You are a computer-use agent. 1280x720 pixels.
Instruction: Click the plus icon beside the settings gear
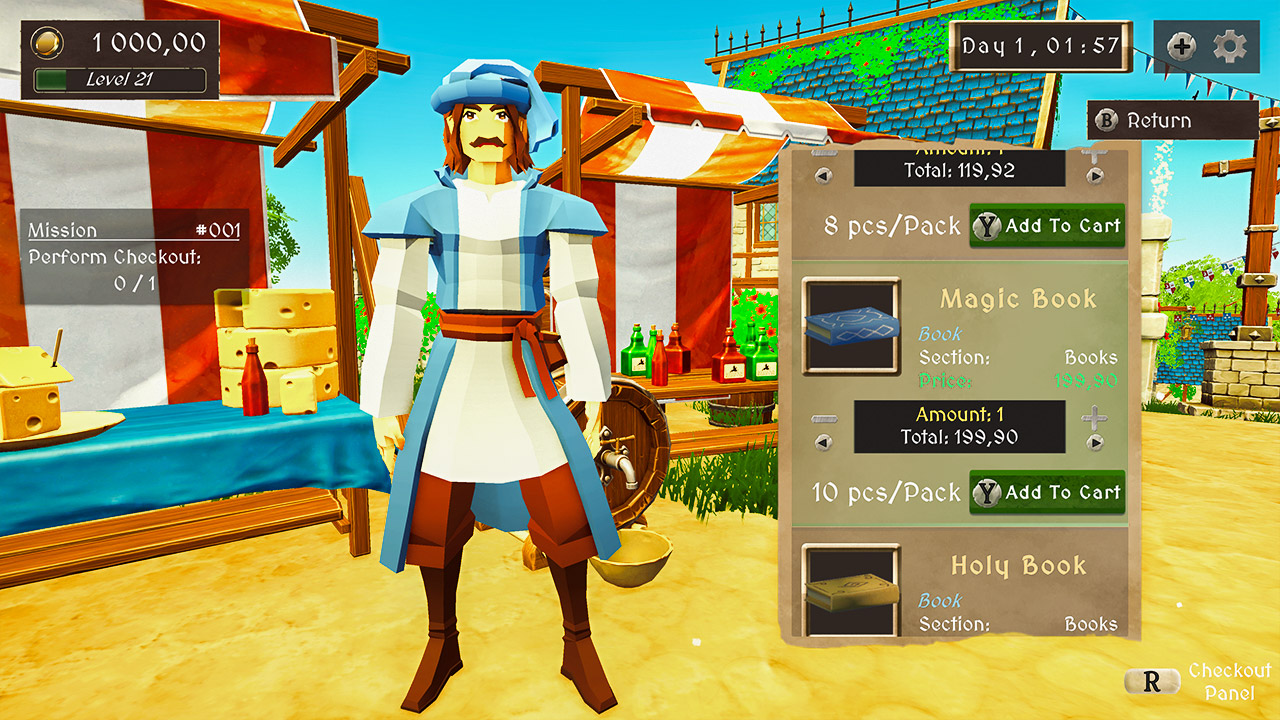pos(1180,45)
